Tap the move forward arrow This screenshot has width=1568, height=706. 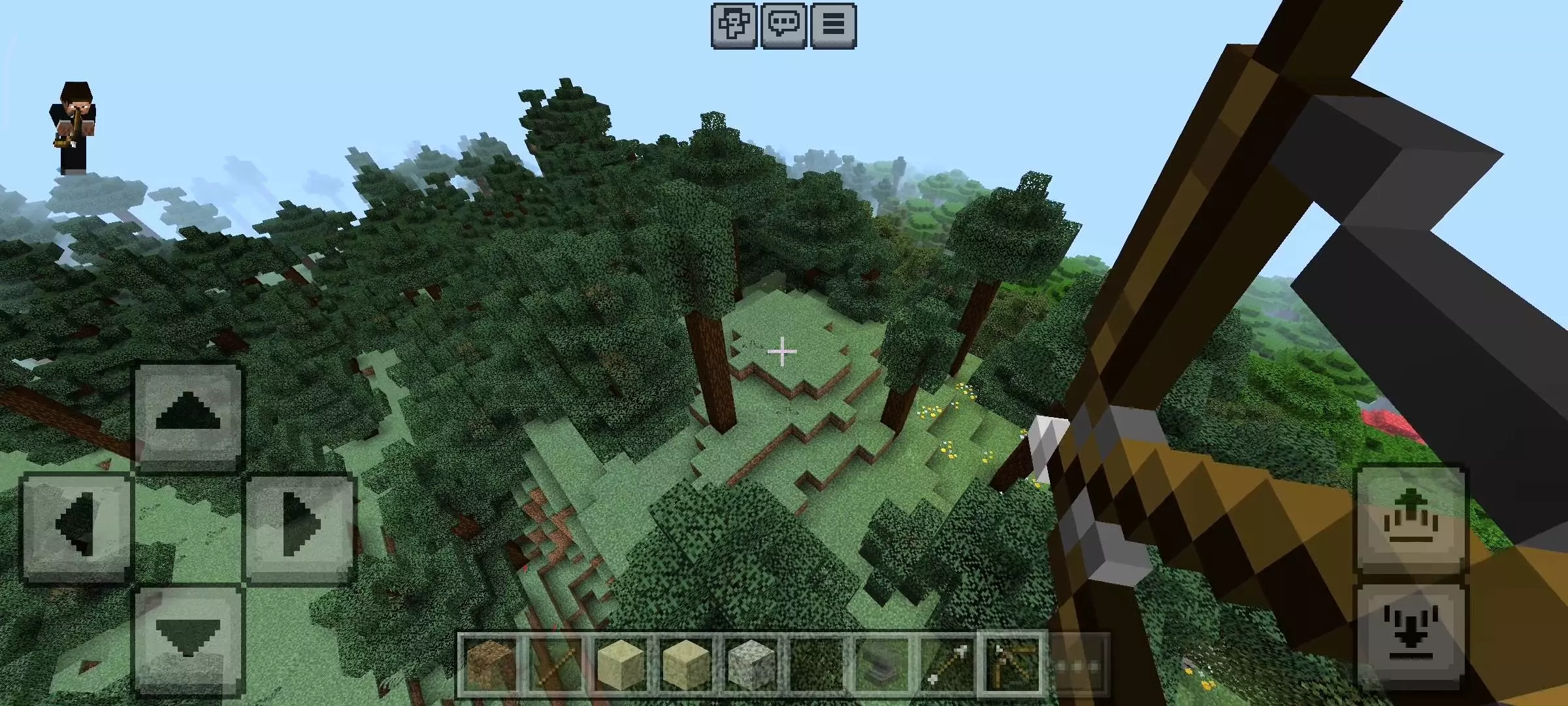click(188, 417)
